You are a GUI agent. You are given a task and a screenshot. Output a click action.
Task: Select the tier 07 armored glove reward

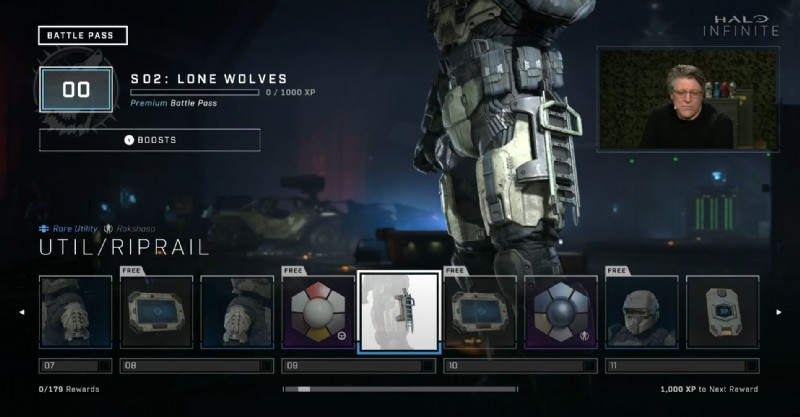[76, 312]
